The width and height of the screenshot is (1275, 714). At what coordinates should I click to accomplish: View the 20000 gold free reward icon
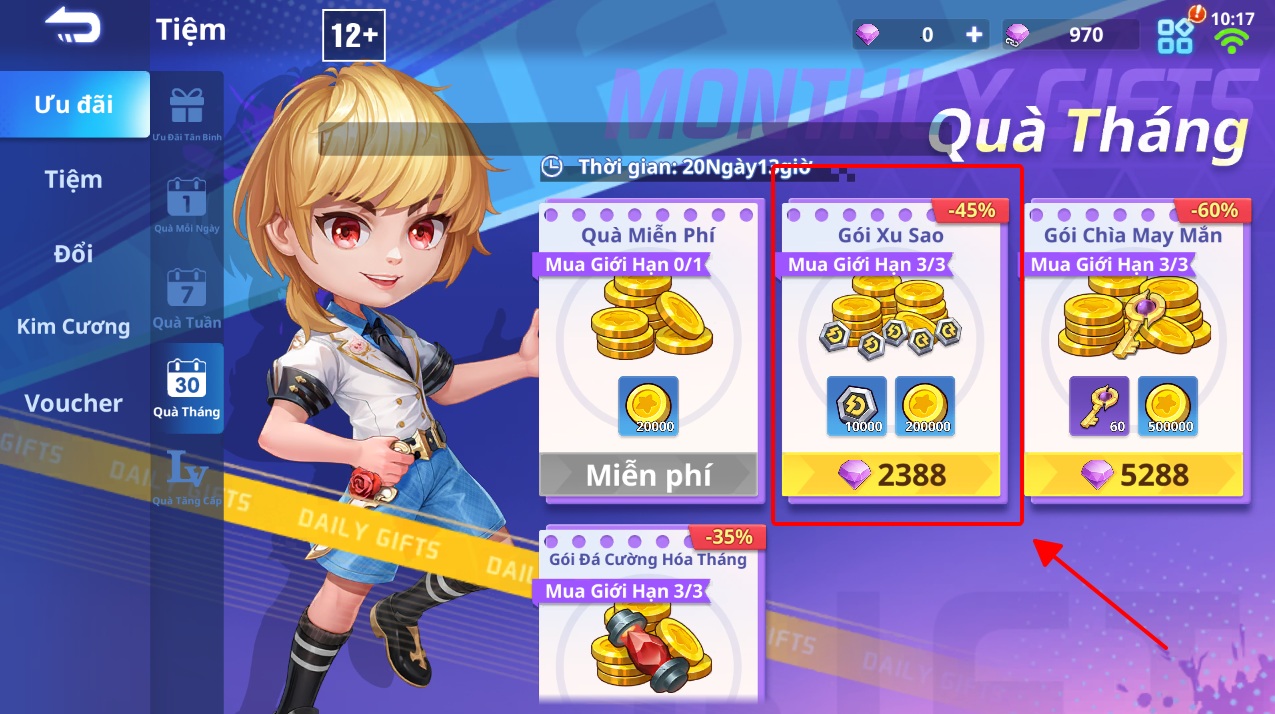click(648, 406)
